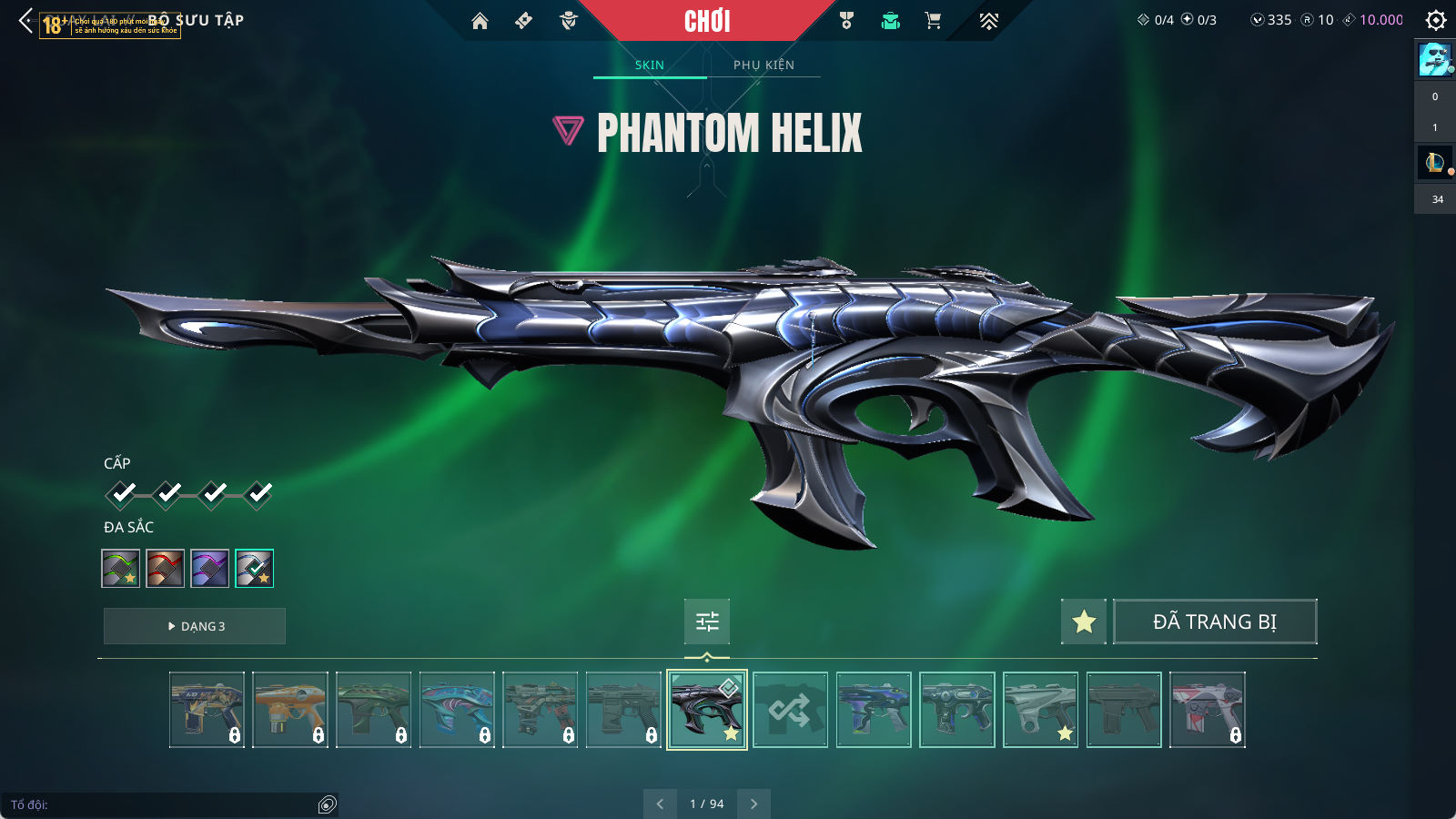This screenshot has height=819, width=1456.
Task: Choose the green chroma variant
Action: click(x=120, y=569)
